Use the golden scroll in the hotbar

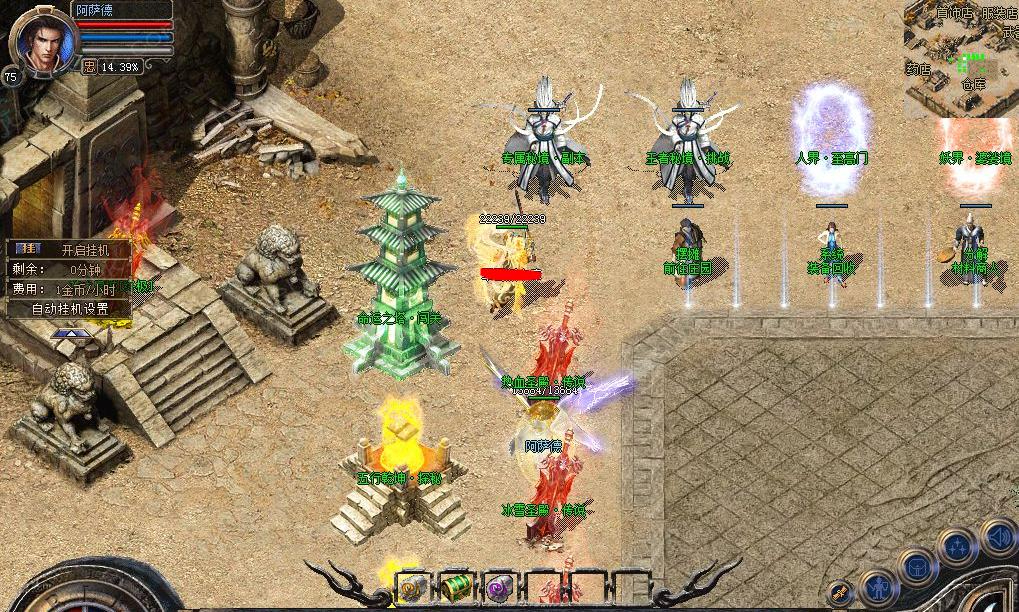pyautogui.click(x=411, y=588)
